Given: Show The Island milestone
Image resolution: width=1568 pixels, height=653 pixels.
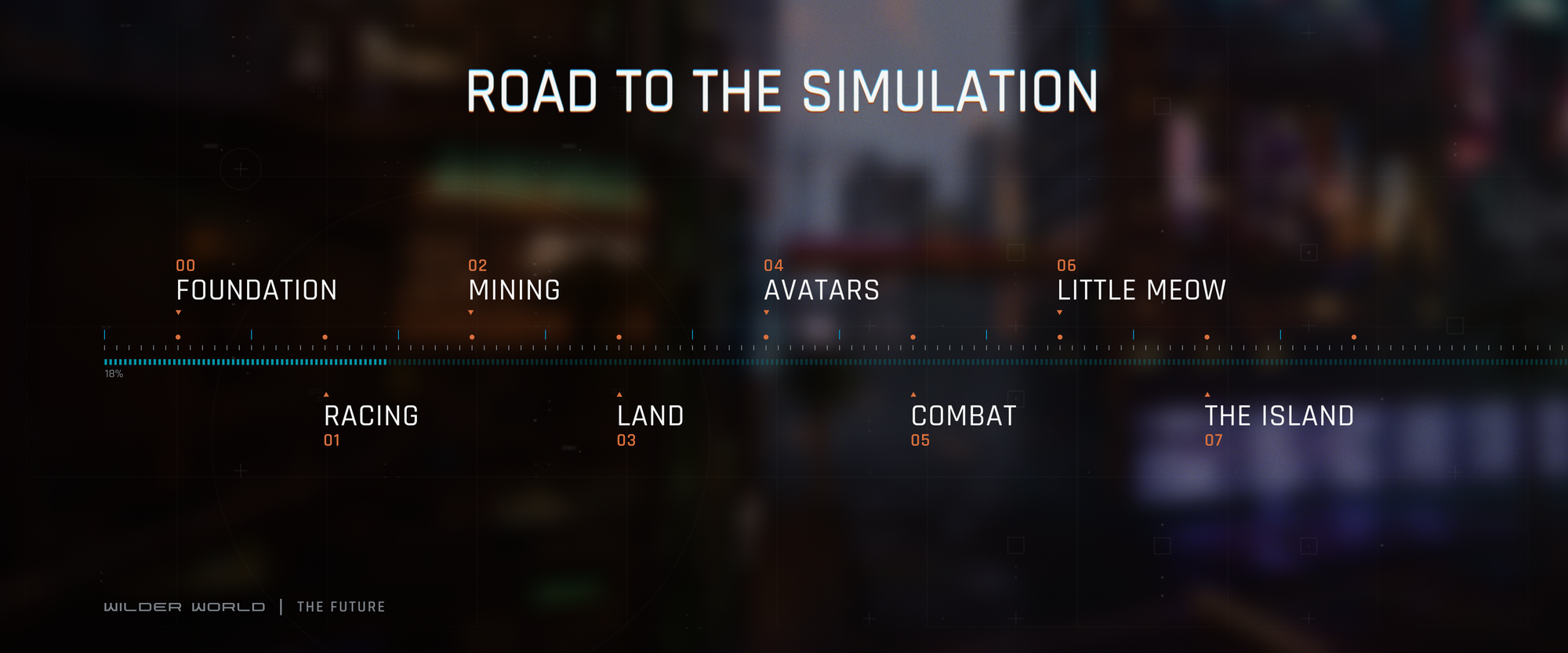Looking at the screenshot, I should [x=1279, y=415].
